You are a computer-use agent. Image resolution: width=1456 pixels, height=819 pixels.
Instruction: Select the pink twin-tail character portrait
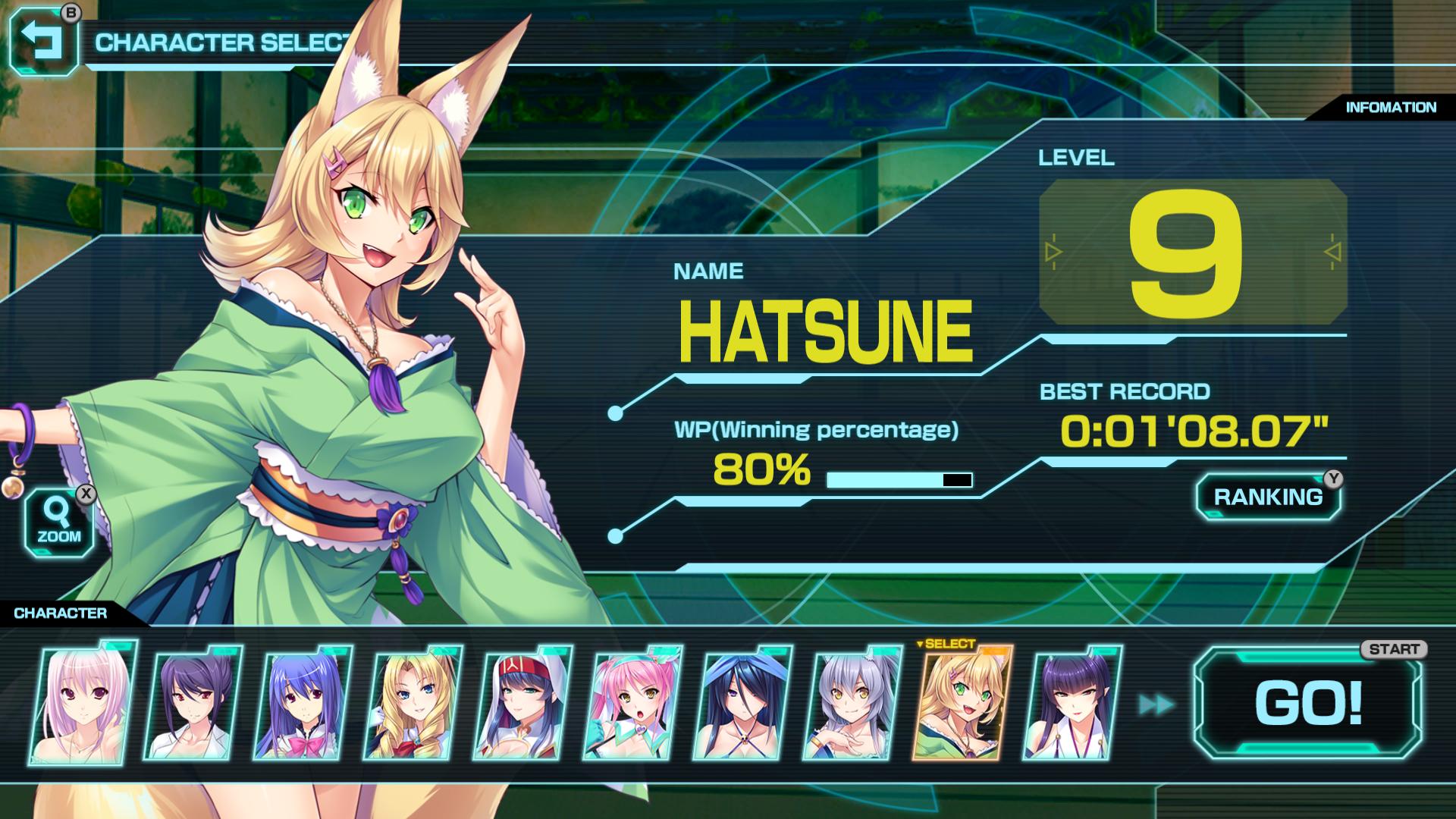(x=632, y=703)
